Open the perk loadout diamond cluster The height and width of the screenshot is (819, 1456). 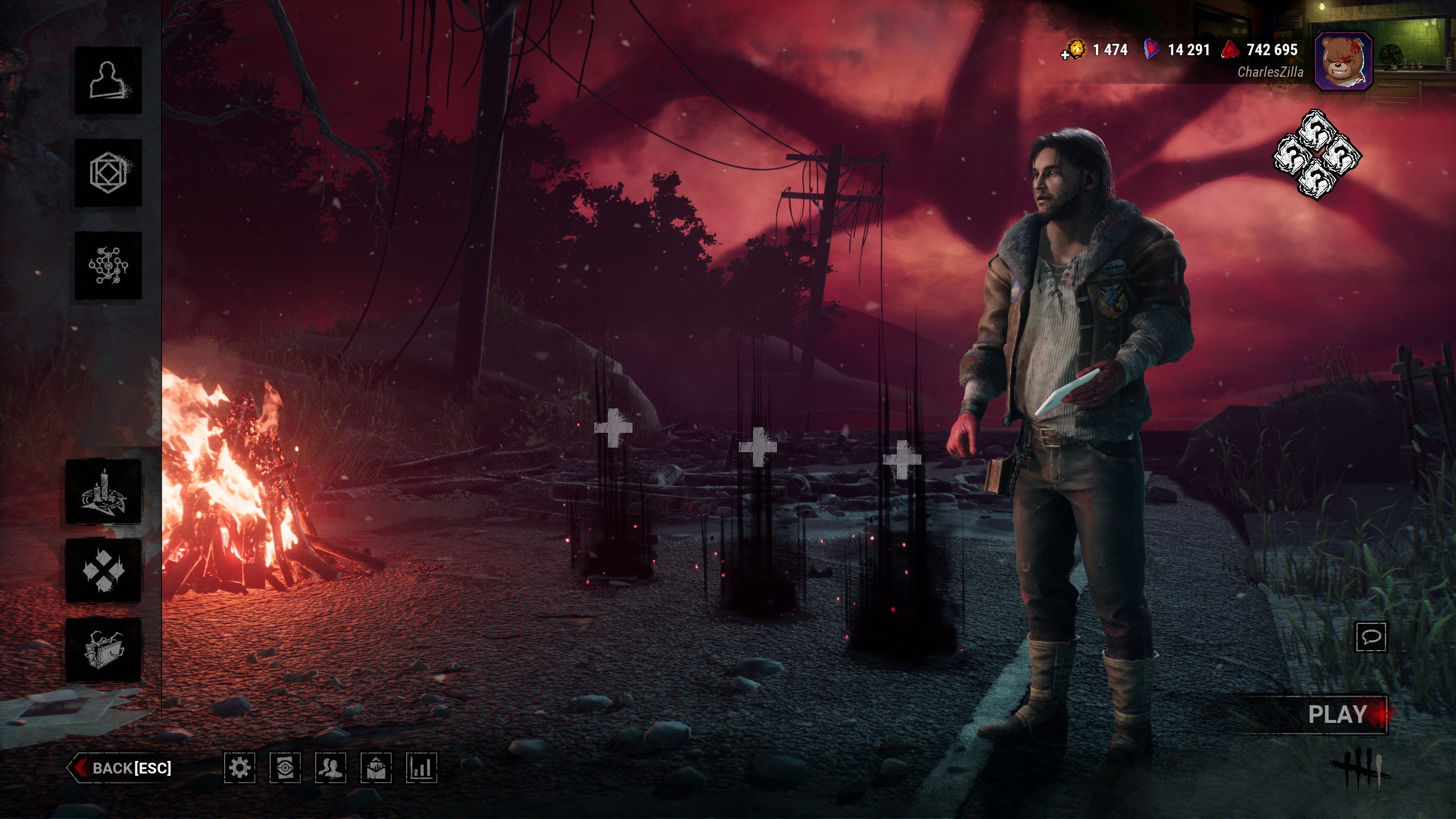point(1317,155)
